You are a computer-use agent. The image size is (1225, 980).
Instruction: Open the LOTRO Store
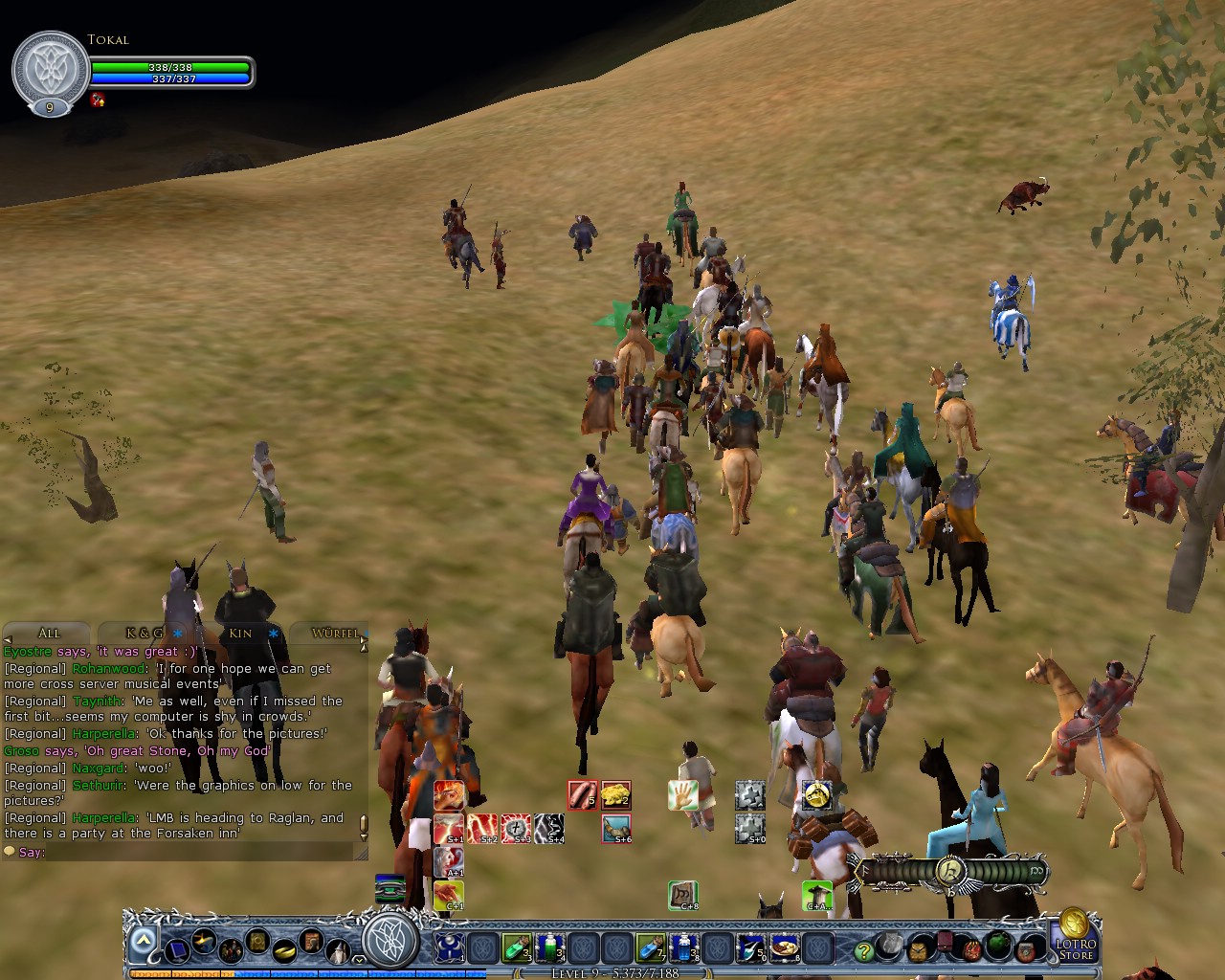pyautogui.click(x=1077, y=948)
